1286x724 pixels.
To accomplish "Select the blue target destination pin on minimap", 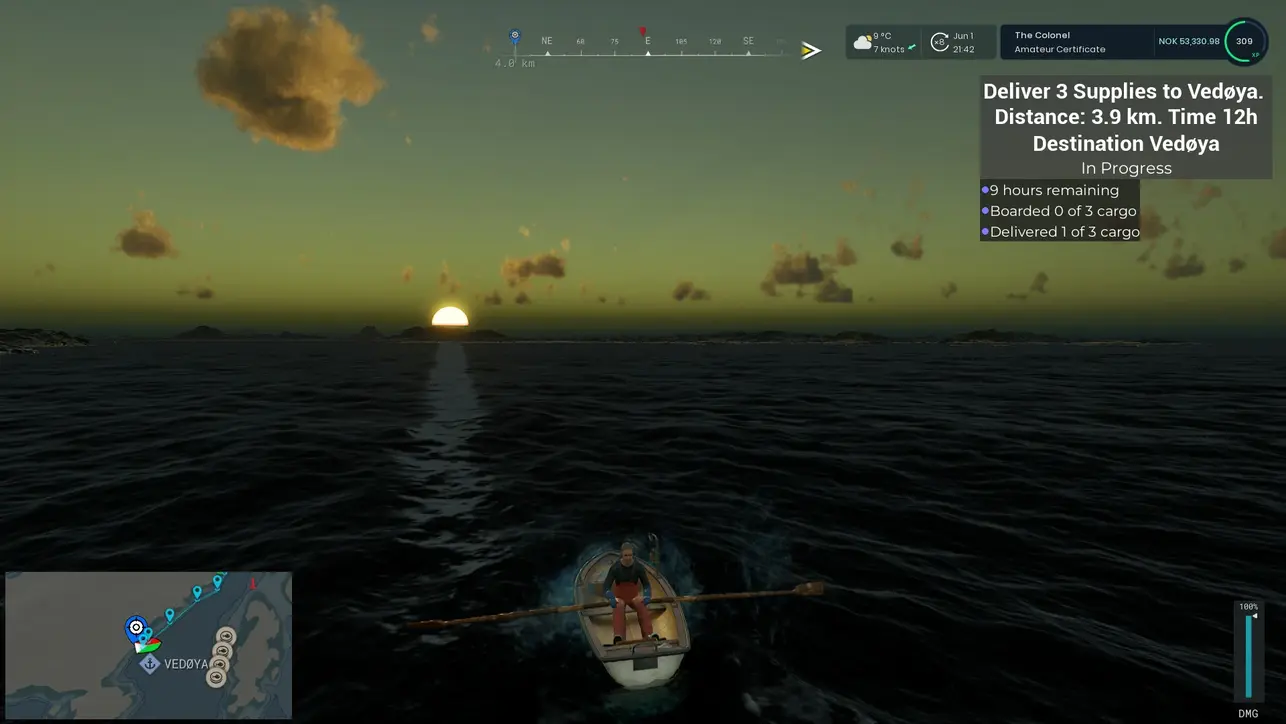I will pos(136,628).
